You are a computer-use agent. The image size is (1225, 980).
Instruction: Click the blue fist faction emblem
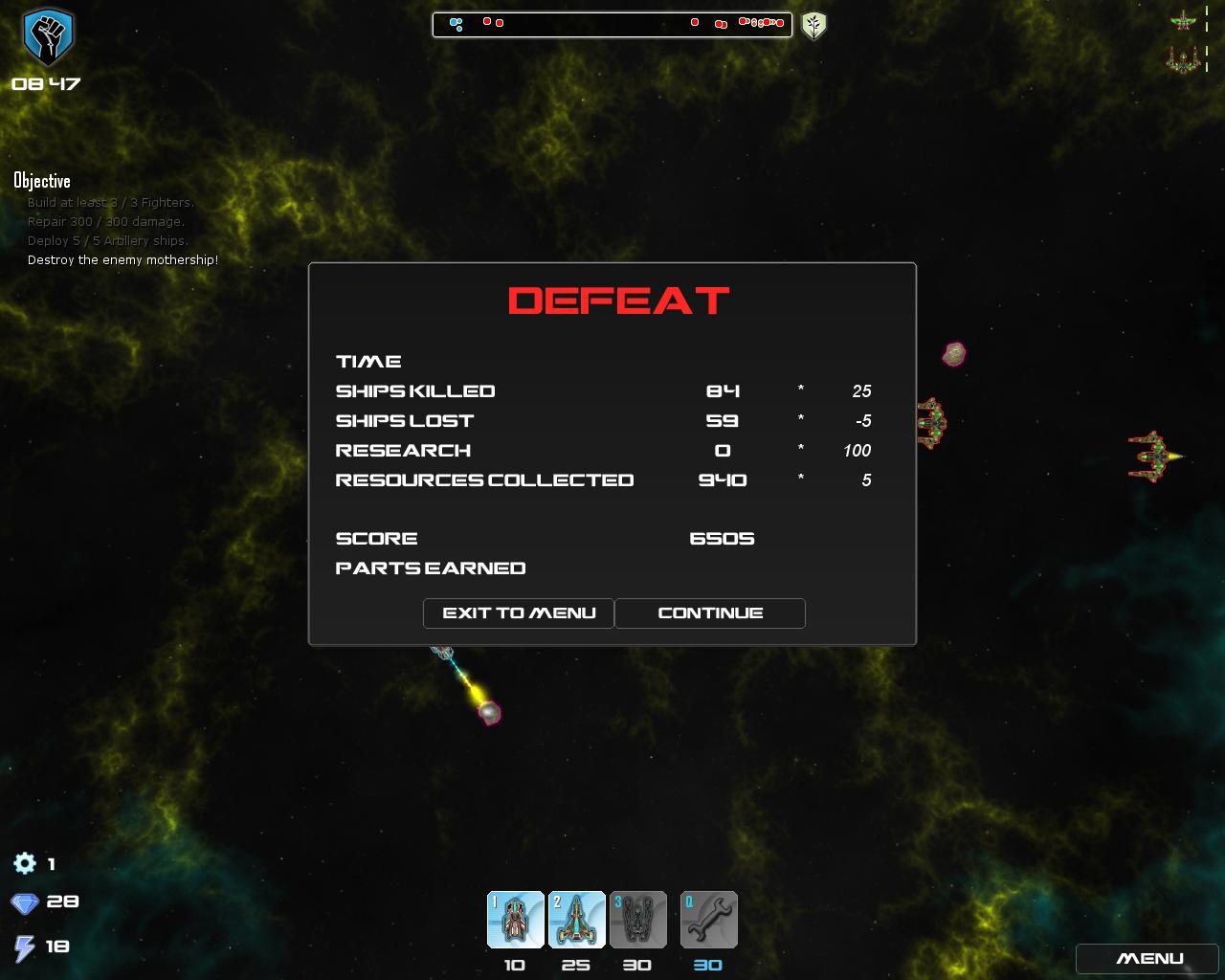48,36
